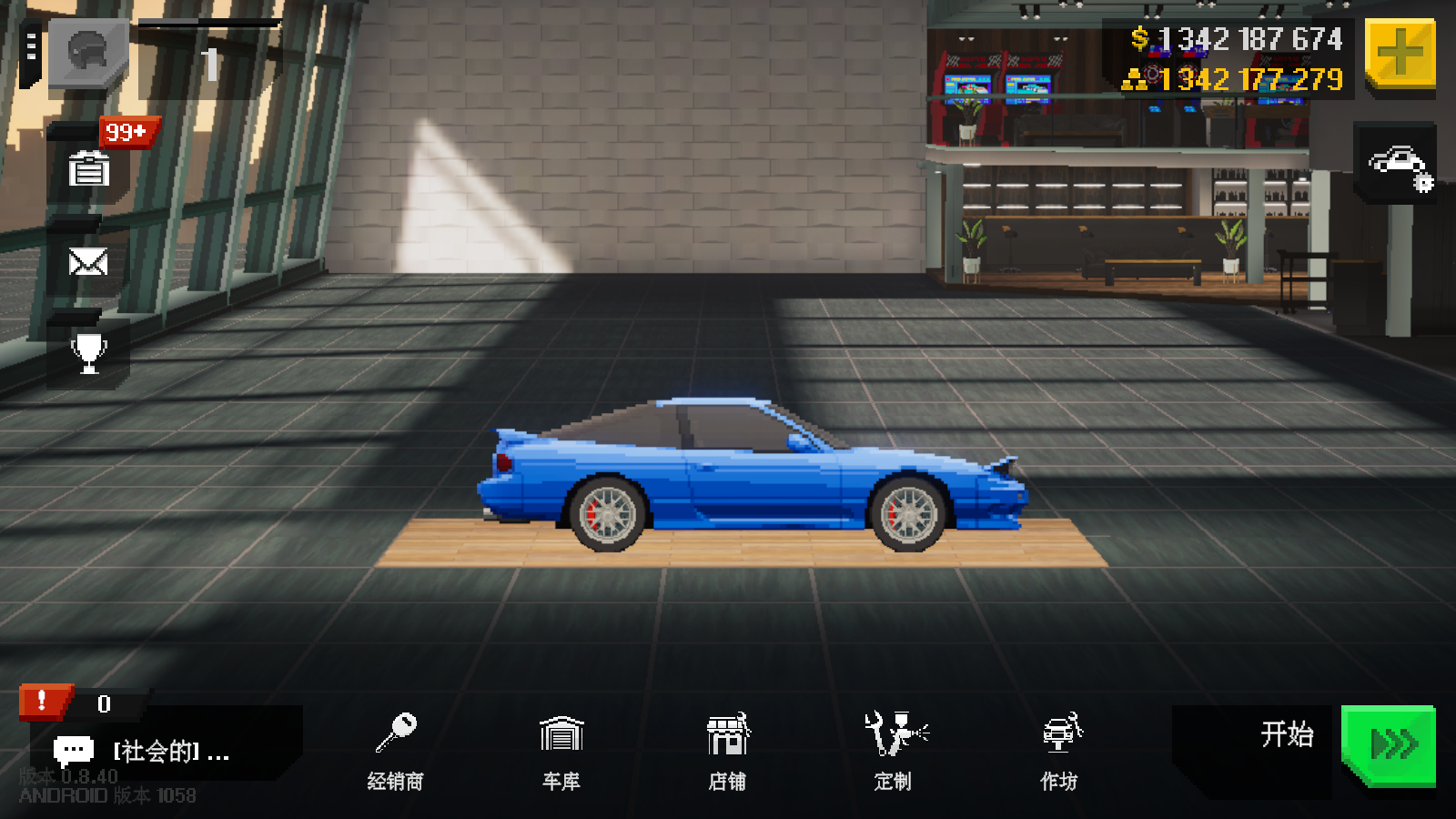This screenshot has width=1456, height=819.
Task: Open the mail envelope inbox
Action: click(x=88, y=263)
